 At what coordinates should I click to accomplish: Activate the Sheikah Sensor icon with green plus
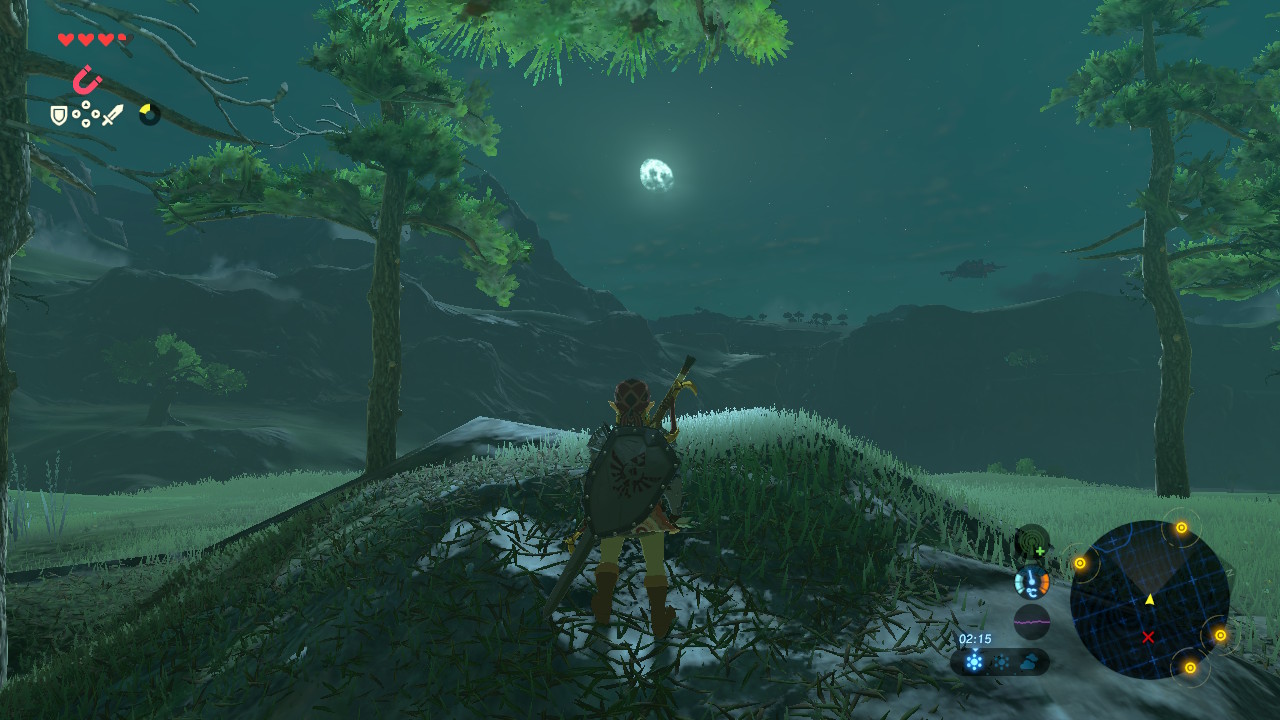[1031, 542]
